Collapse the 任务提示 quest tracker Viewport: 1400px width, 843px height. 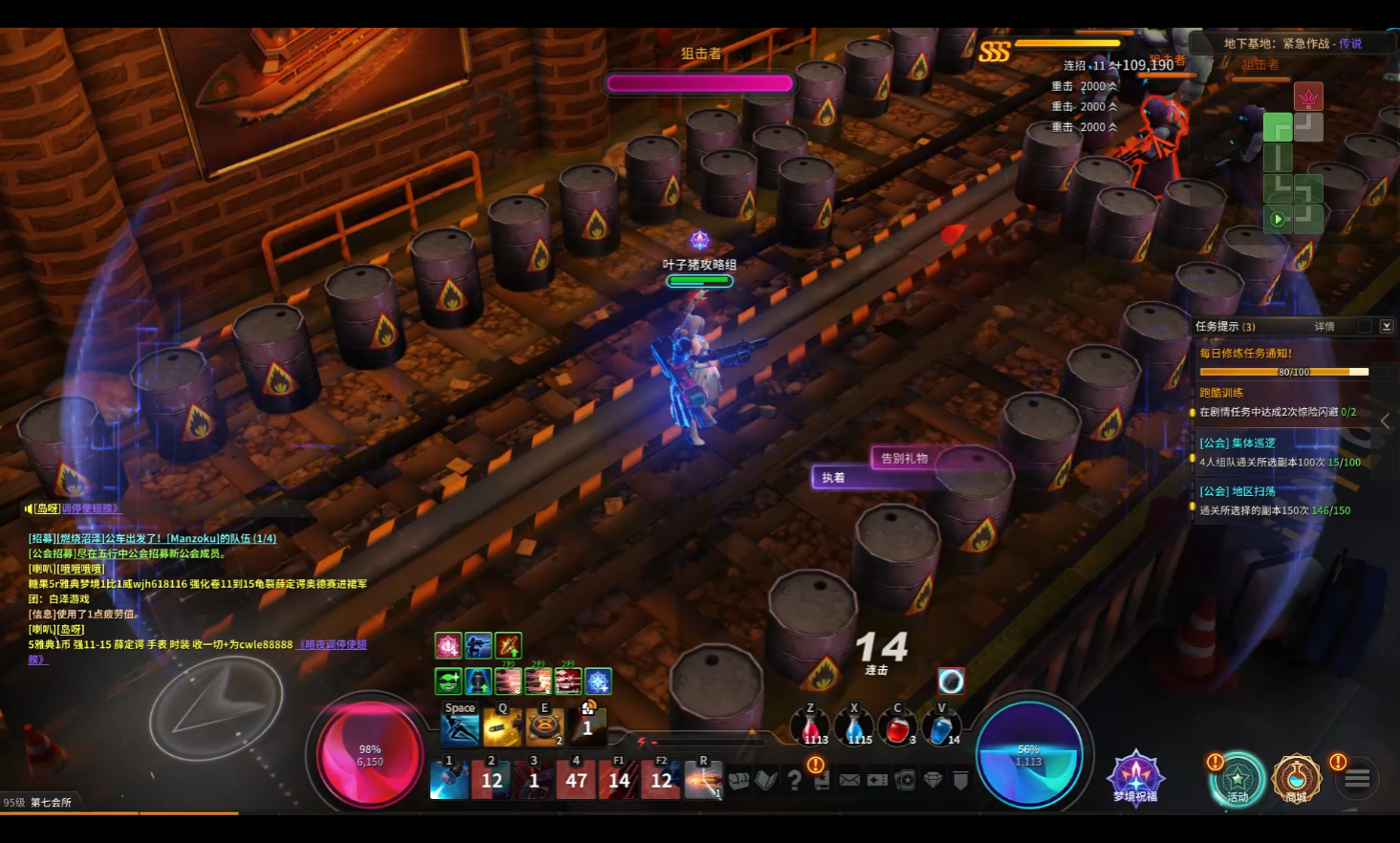coord(1387,327)
